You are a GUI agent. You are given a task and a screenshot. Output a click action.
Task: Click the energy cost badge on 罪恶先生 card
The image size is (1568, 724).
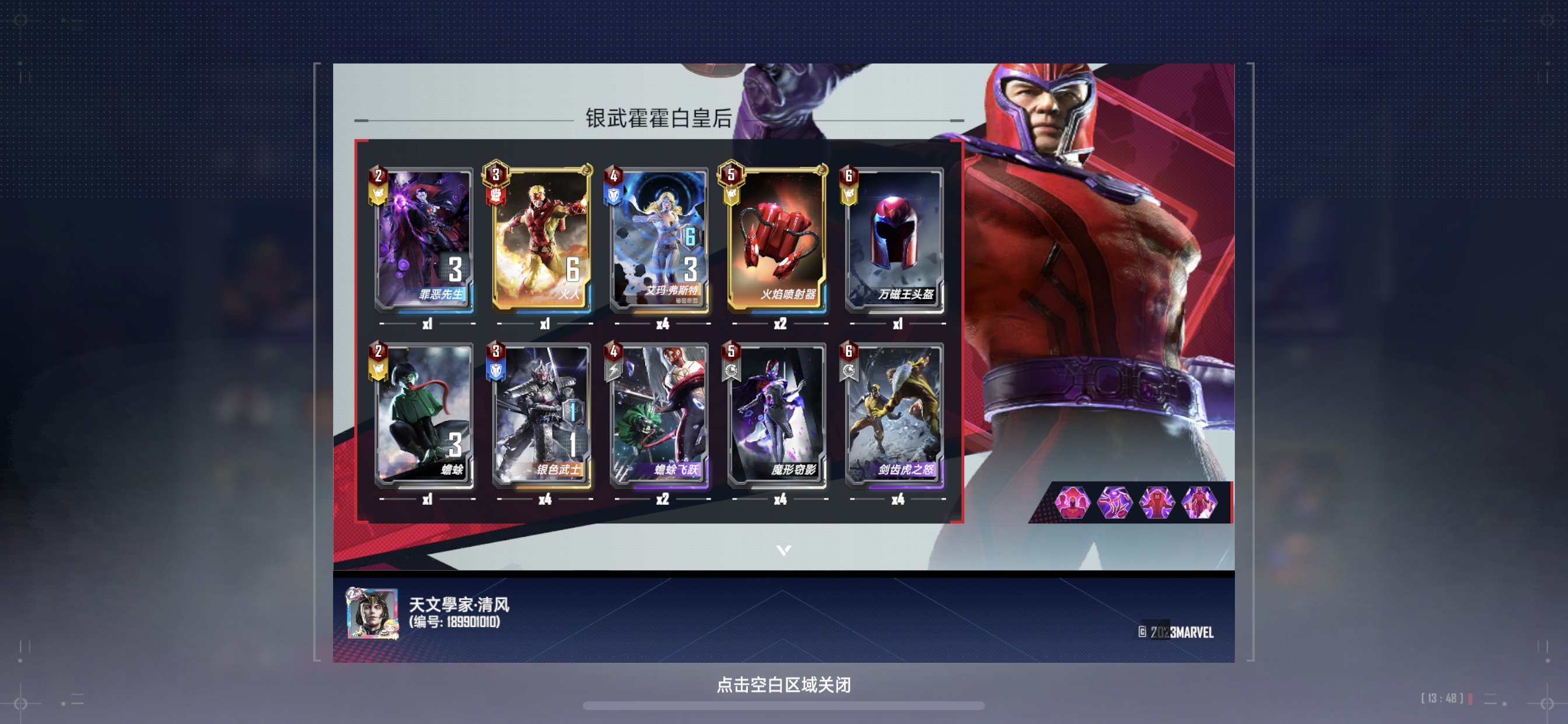(x=377, y=176)
